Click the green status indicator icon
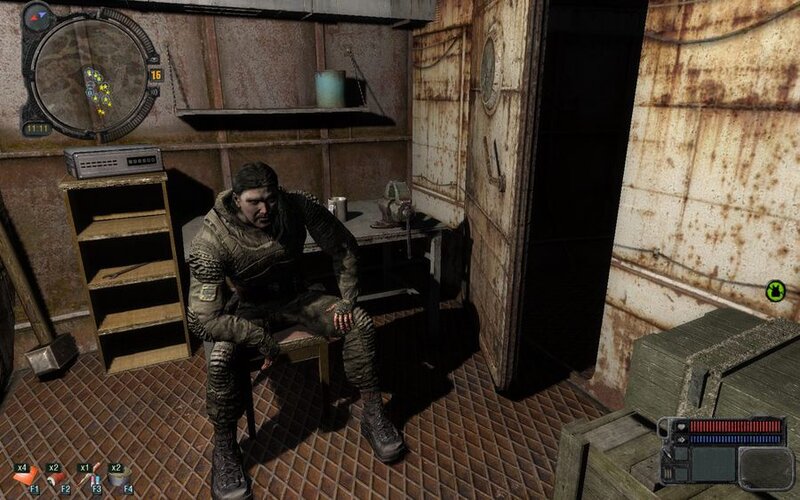 coord(775,291)
